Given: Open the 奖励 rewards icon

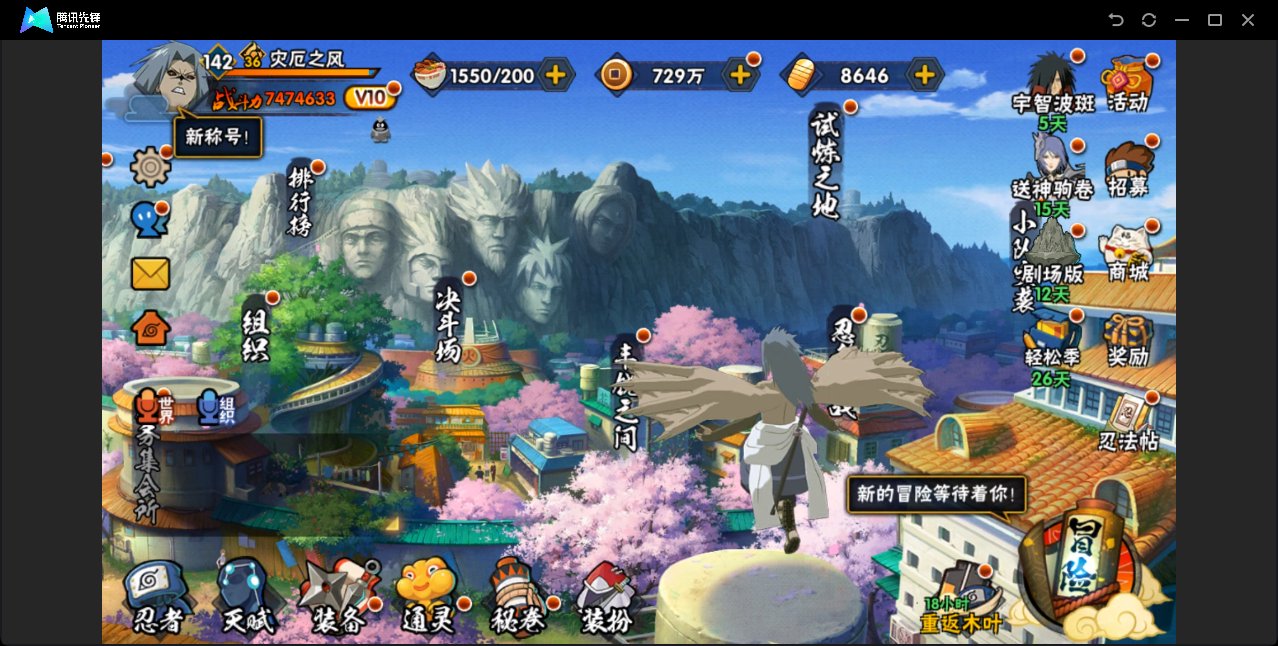Looking at the screenshot, I should [x=1128, y=340].
